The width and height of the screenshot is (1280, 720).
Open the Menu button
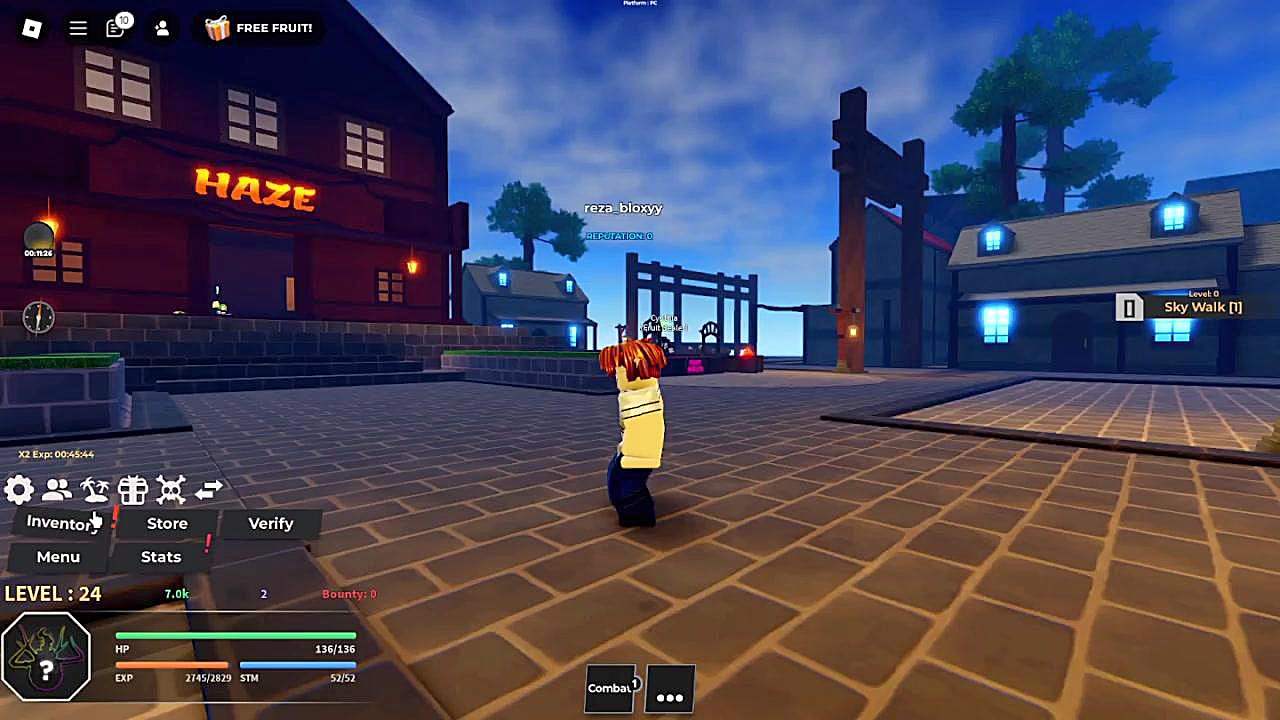point(58,557)
